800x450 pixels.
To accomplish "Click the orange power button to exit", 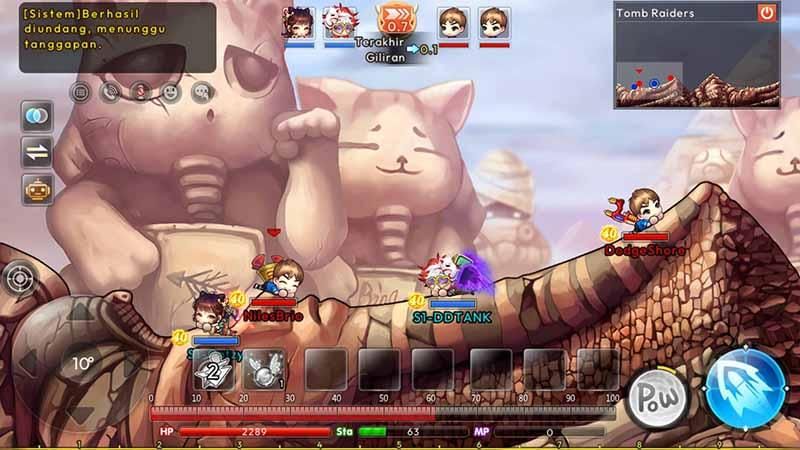I will [766, 13].
